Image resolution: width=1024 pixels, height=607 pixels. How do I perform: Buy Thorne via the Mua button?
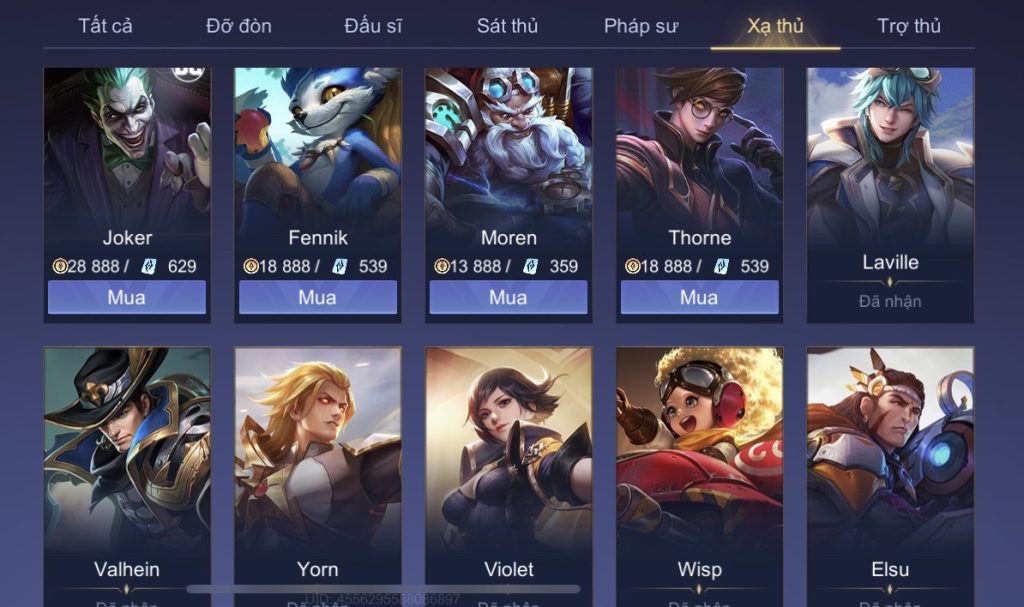699,297
